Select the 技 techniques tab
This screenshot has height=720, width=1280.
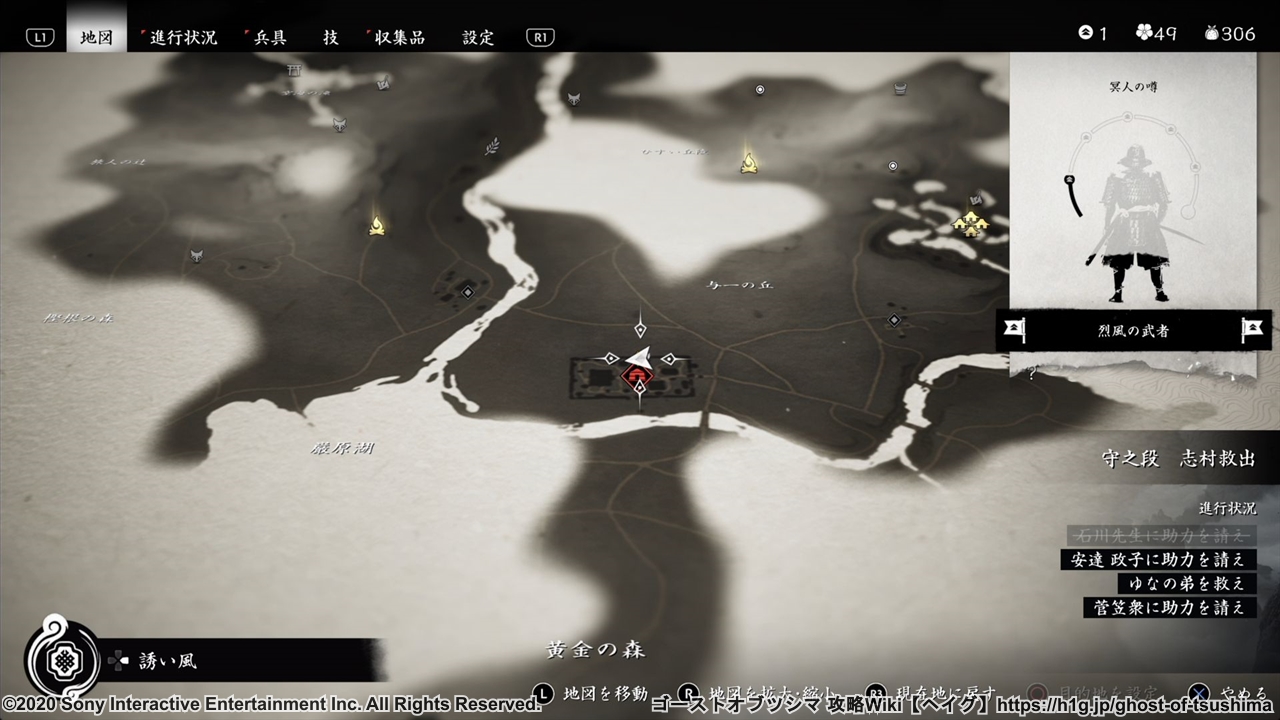331,37
